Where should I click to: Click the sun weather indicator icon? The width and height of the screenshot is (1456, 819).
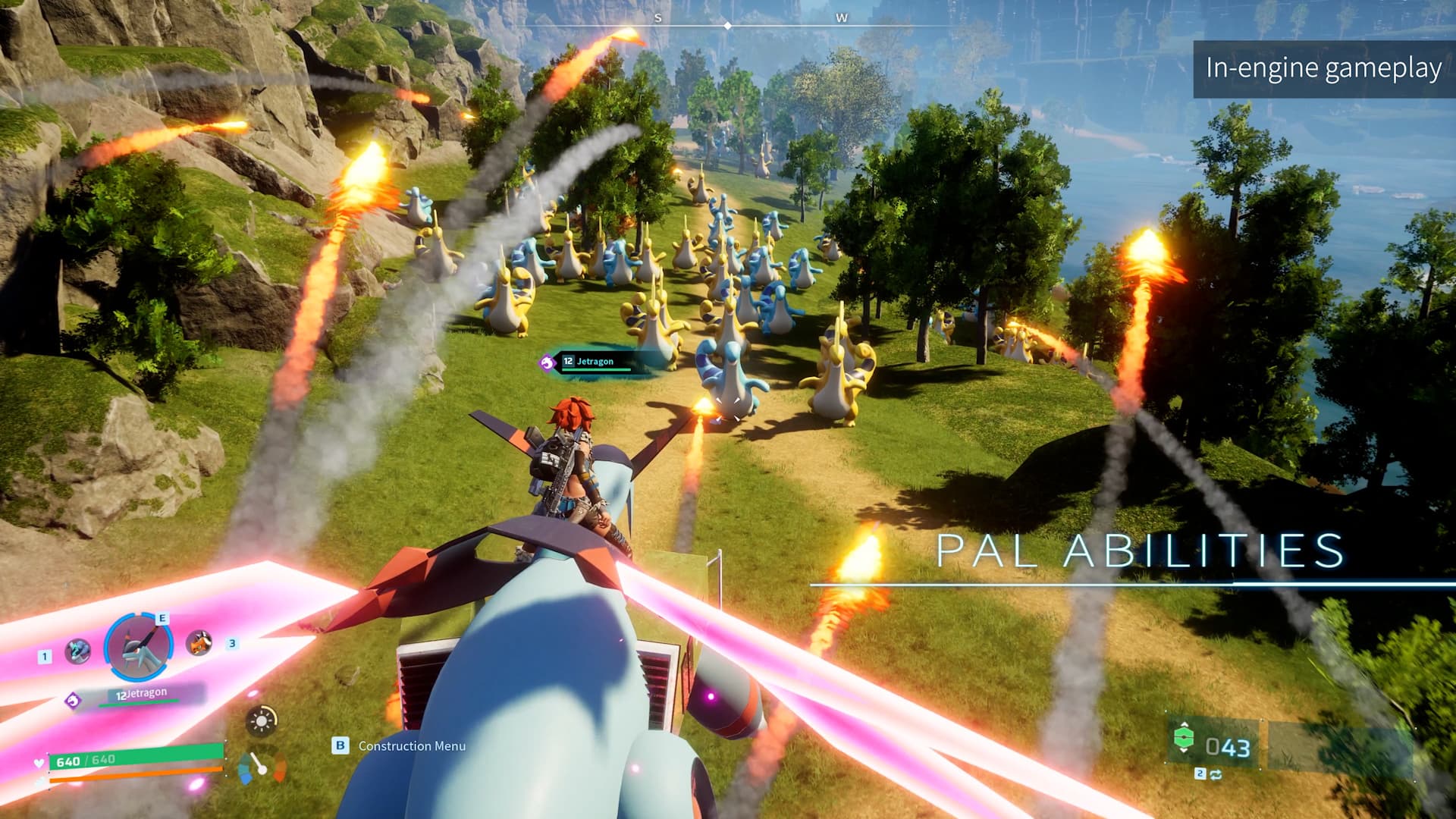click(262, 721)
